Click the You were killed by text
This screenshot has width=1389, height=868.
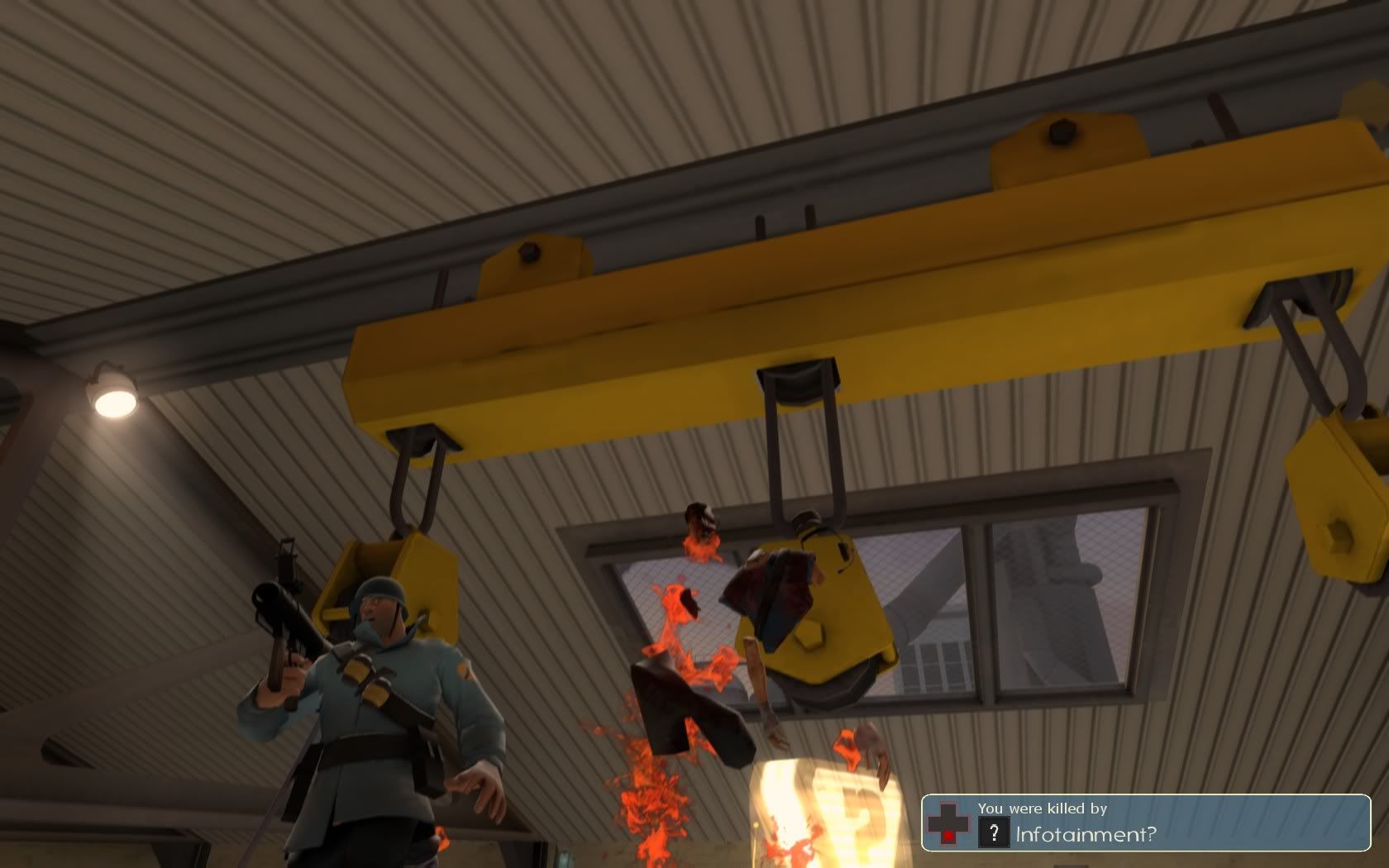1043,810
